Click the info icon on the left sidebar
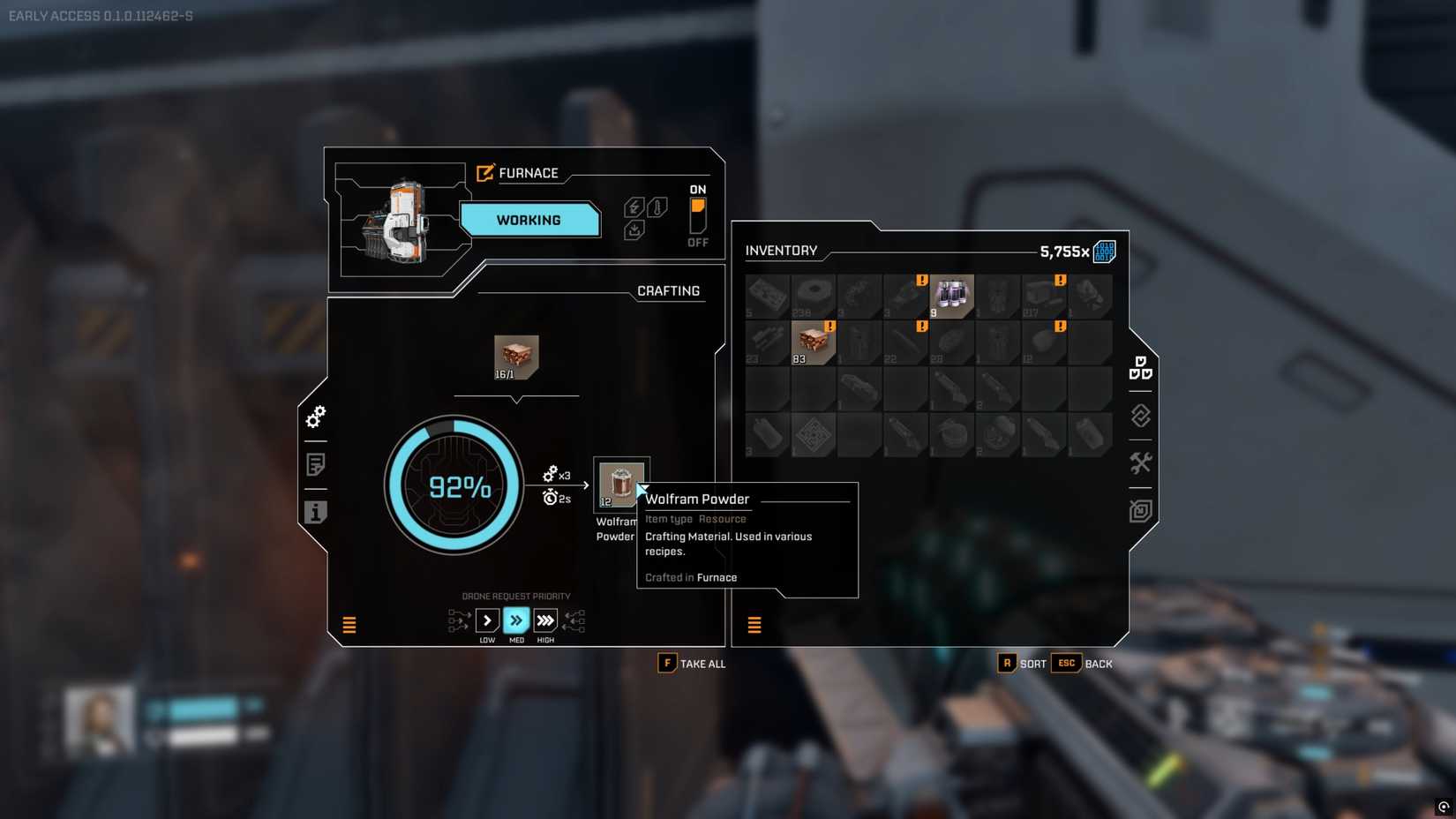Image resolution: width=1456 pixels, height=819 pixels. click(315, 512)
